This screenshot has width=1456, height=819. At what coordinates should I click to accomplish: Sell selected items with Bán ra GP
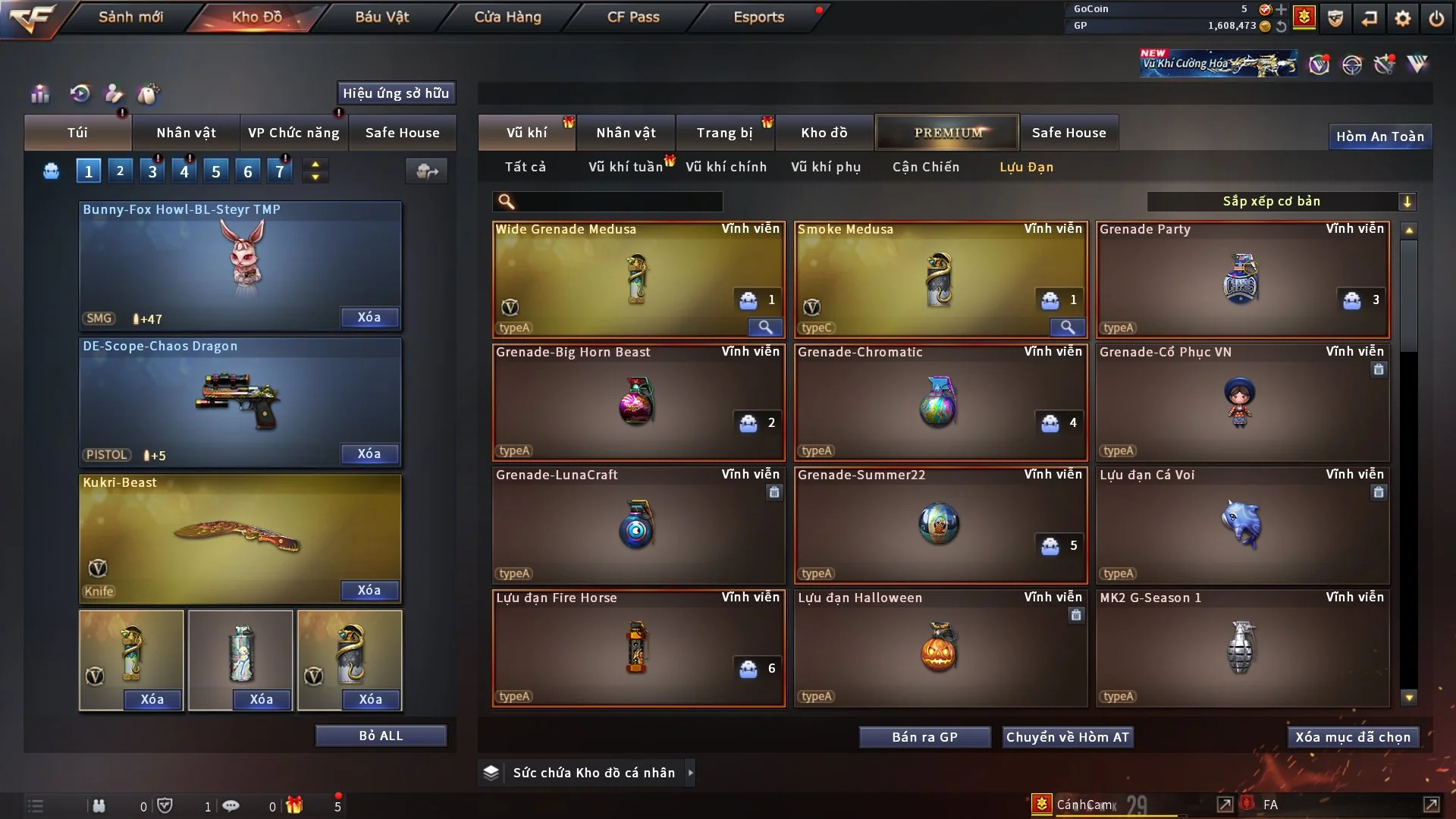pos(924,737)
